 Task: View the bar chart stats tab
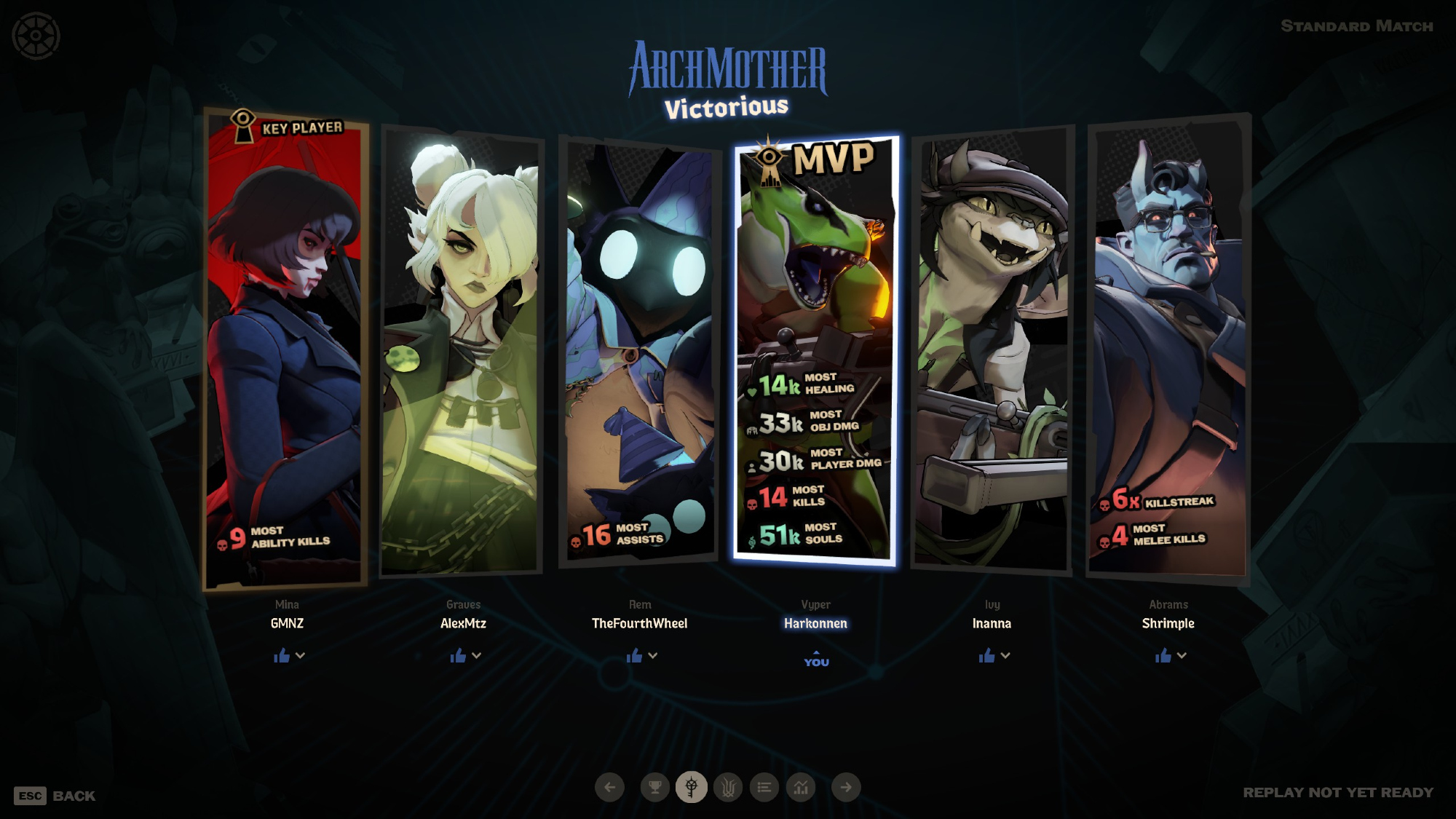[x=801, y=787]
